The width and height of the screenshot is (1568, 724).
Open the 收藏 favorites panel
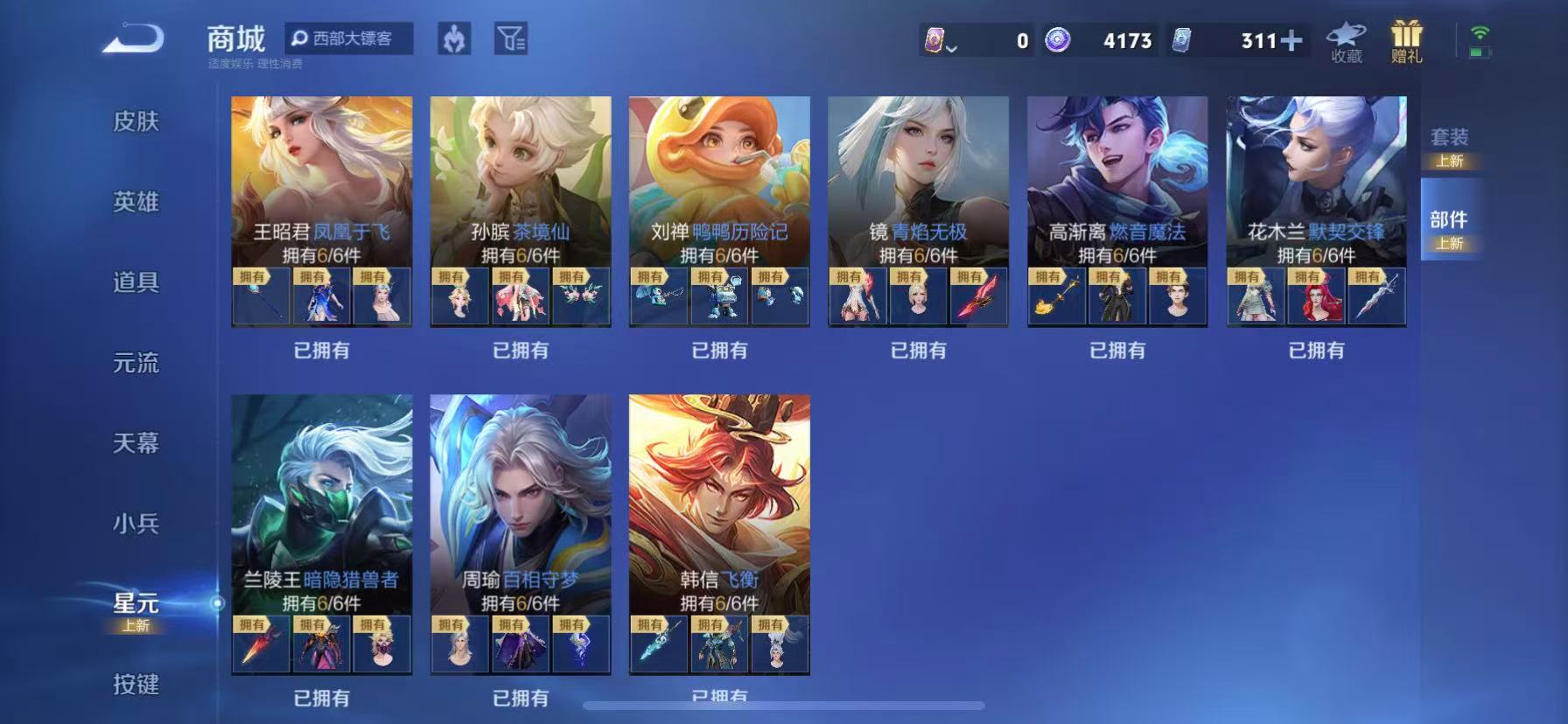click(1345, 39)
